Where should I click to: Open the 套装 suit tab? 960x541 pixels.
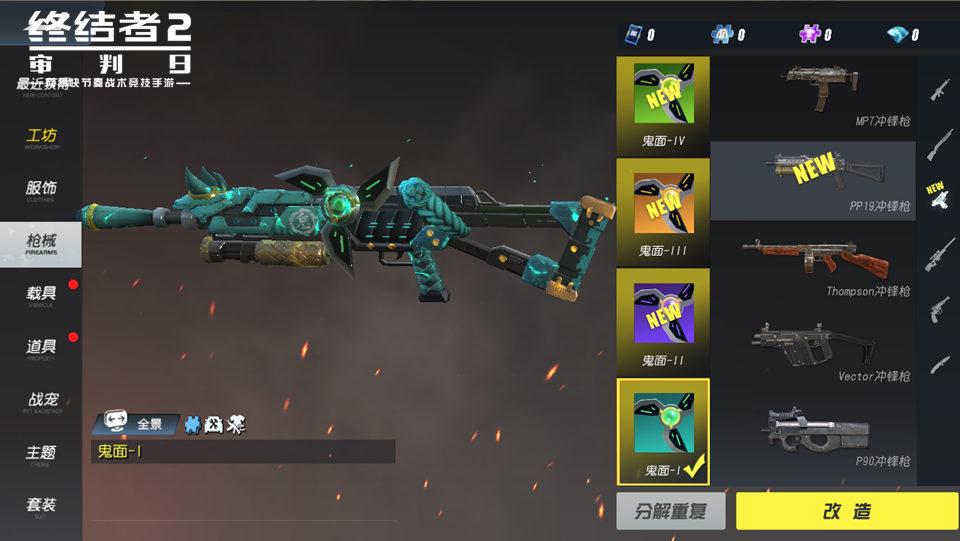pyautogui.click(x=41, y=506)
